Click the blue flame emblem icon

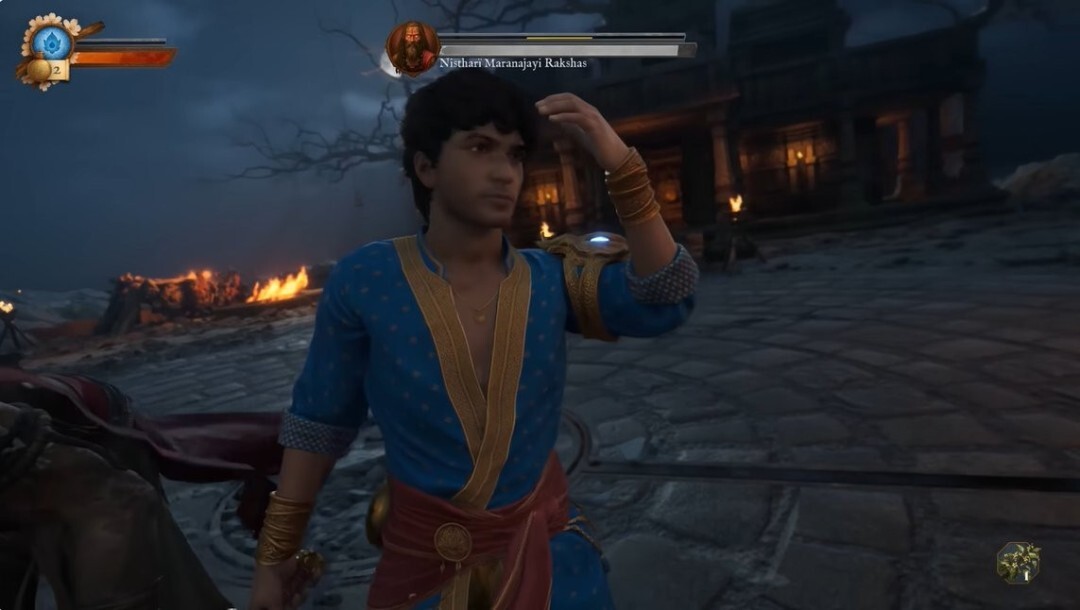pos(51,42)
